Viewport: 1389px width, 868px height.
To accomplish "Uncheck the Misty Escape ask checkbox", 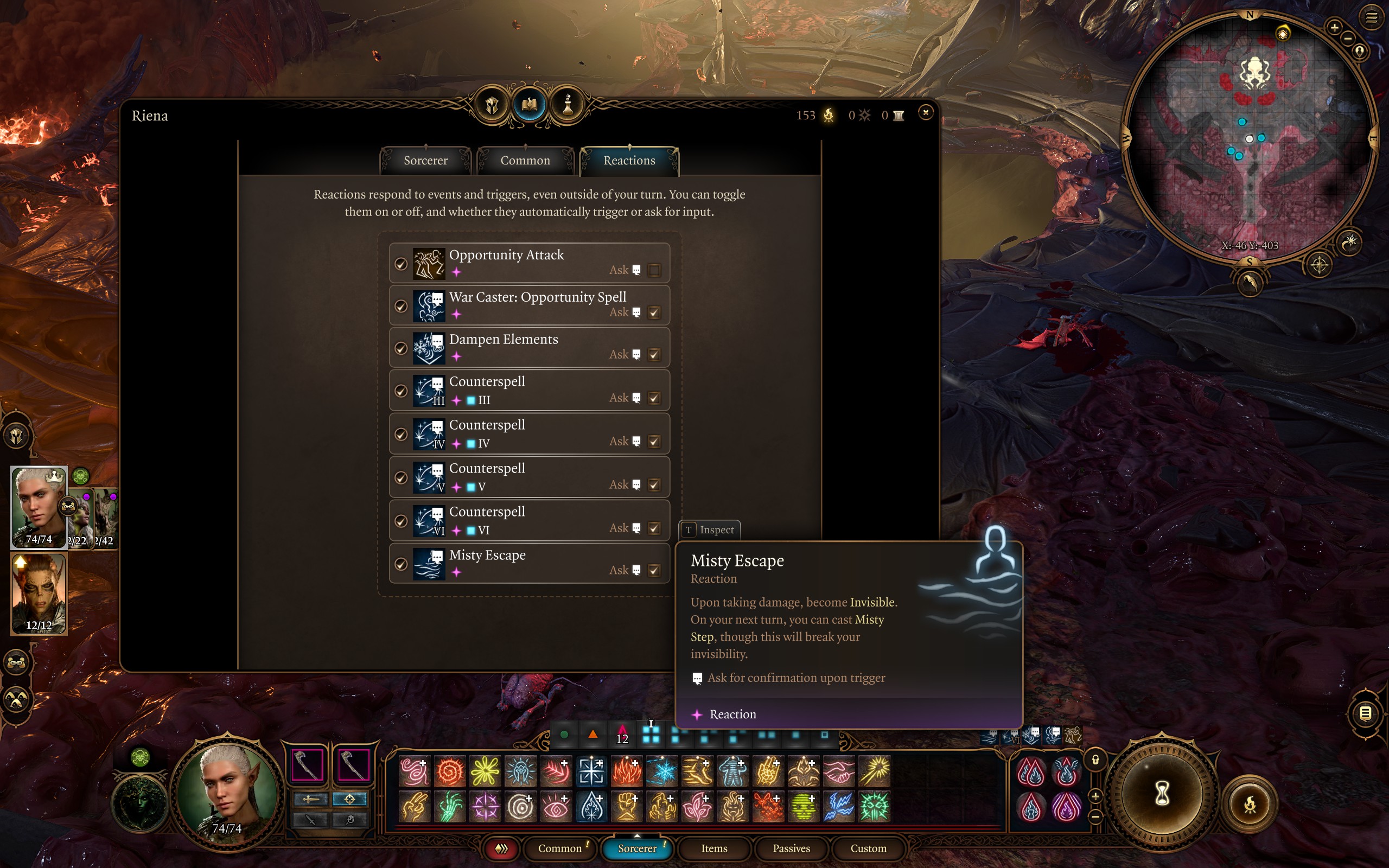I will coord(654,571).
